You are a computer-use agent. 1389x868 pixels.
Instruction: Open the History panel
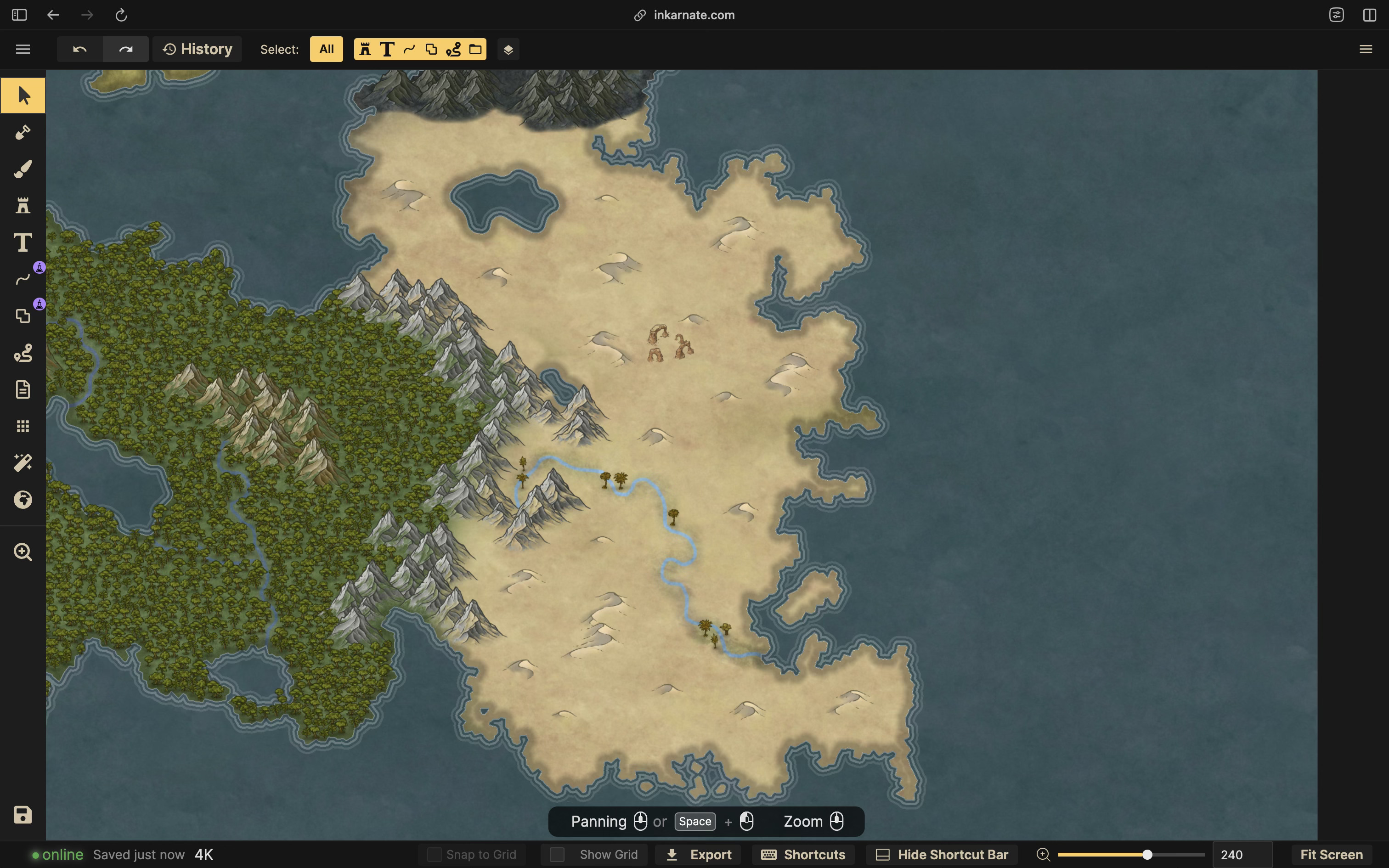pyautogui.click(x=198, y=49)
